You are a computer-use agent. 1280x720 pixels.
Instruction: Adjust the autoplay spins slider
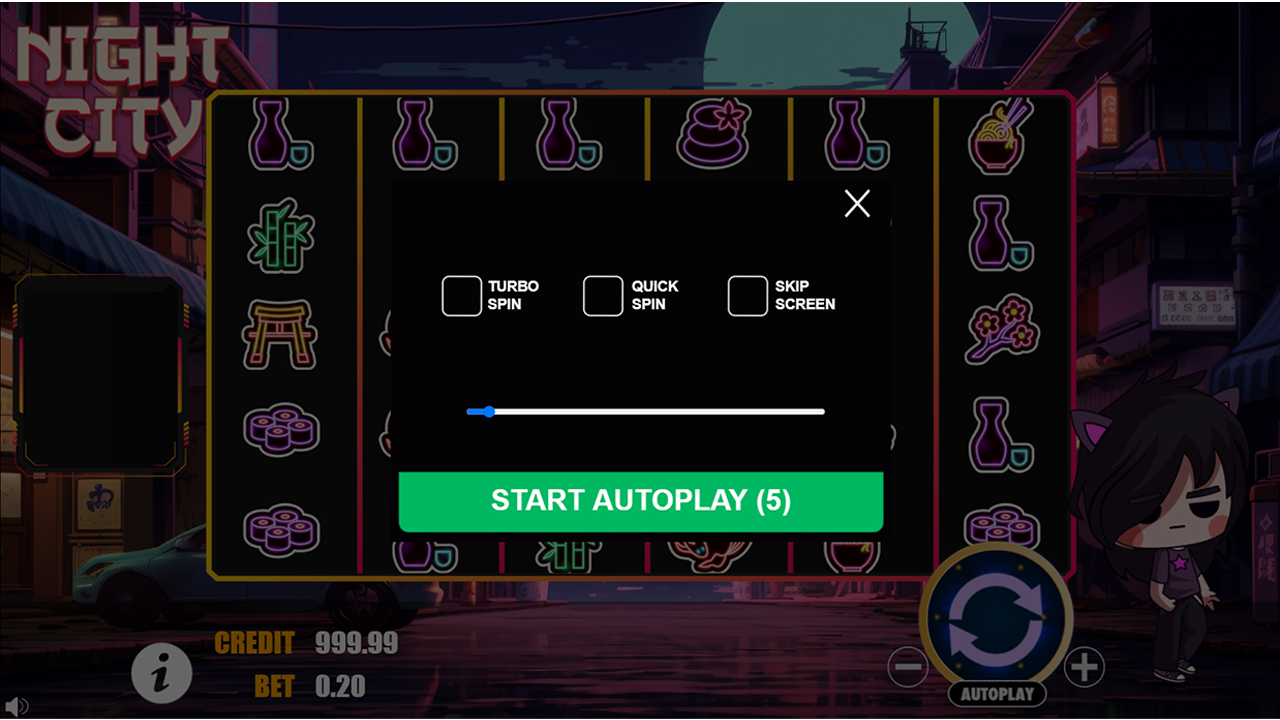coord(488,411)
